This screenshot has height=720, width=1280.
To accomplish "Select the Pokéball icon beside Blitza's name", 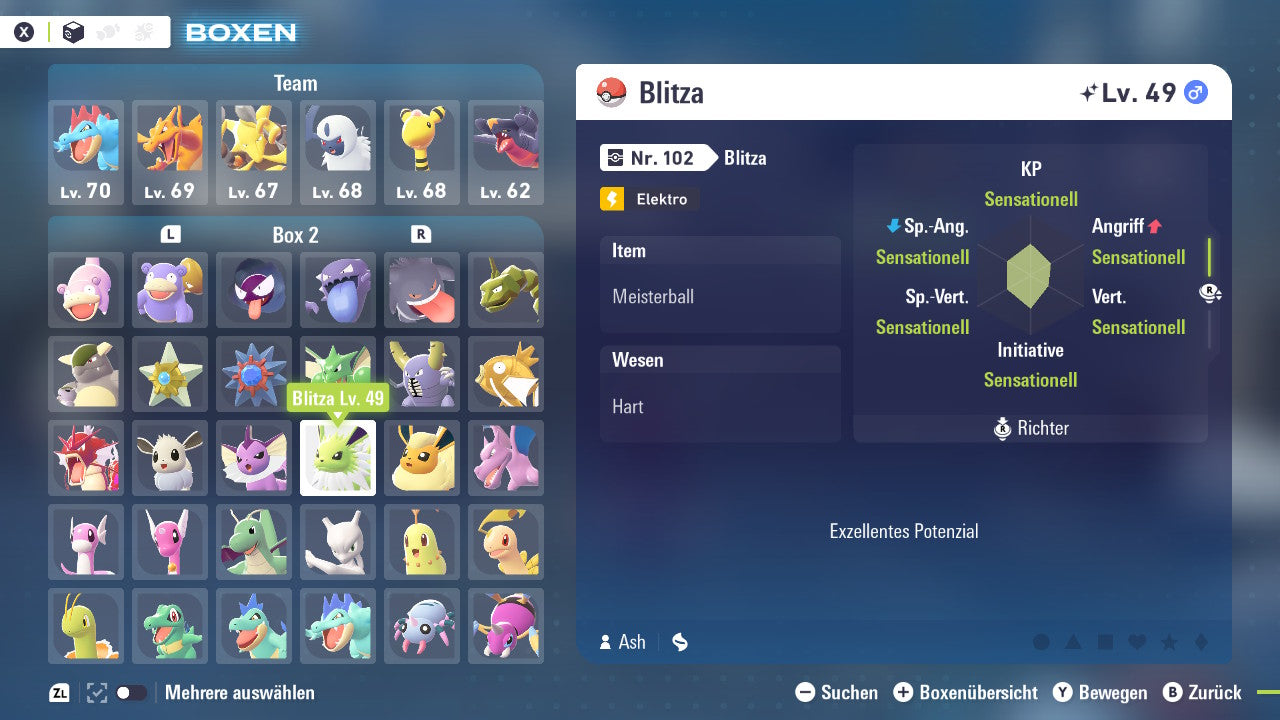I will 612,92.
